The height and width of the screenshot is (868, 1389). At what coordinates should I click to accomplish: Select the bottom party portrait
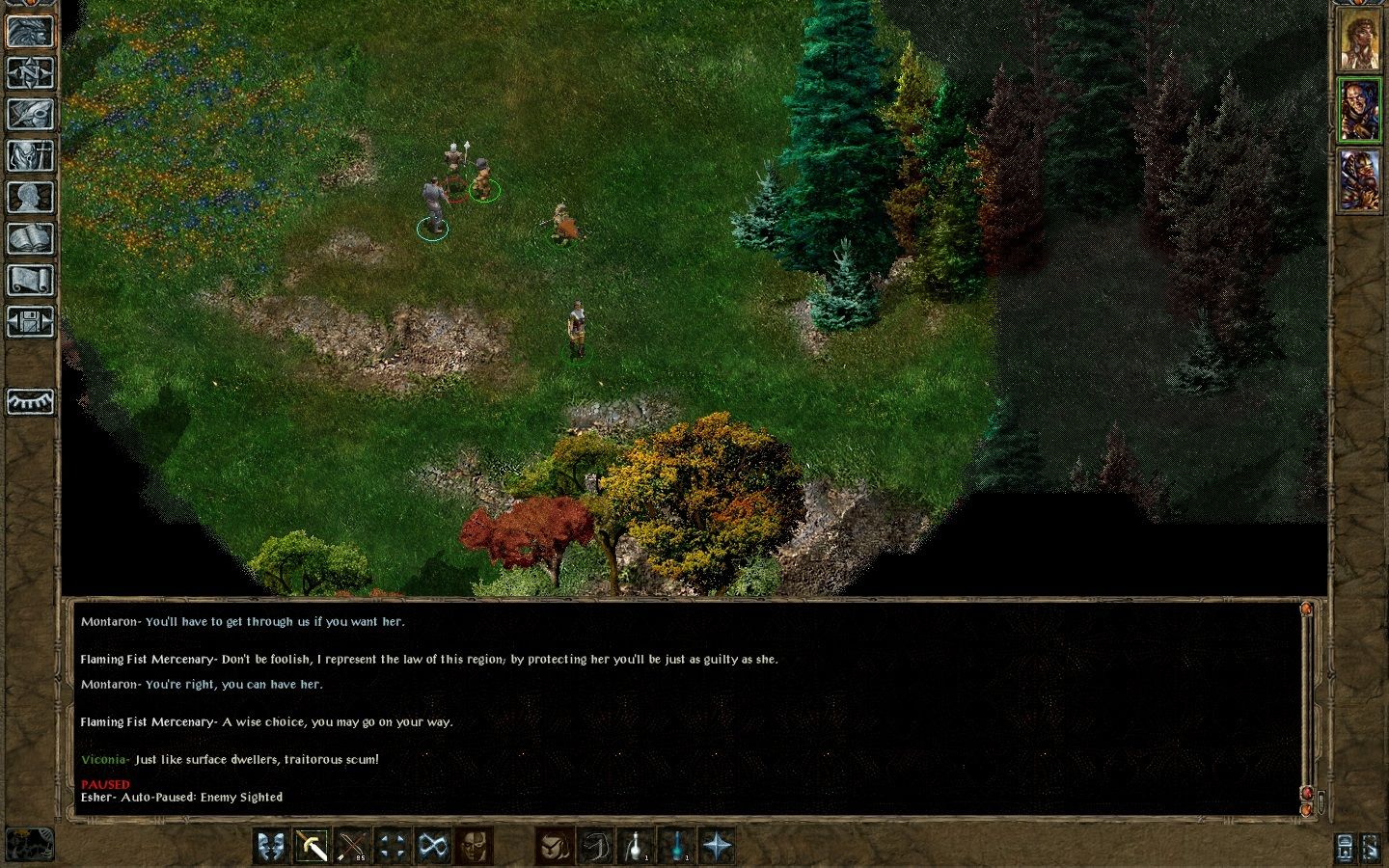(x=1359, y=180)
